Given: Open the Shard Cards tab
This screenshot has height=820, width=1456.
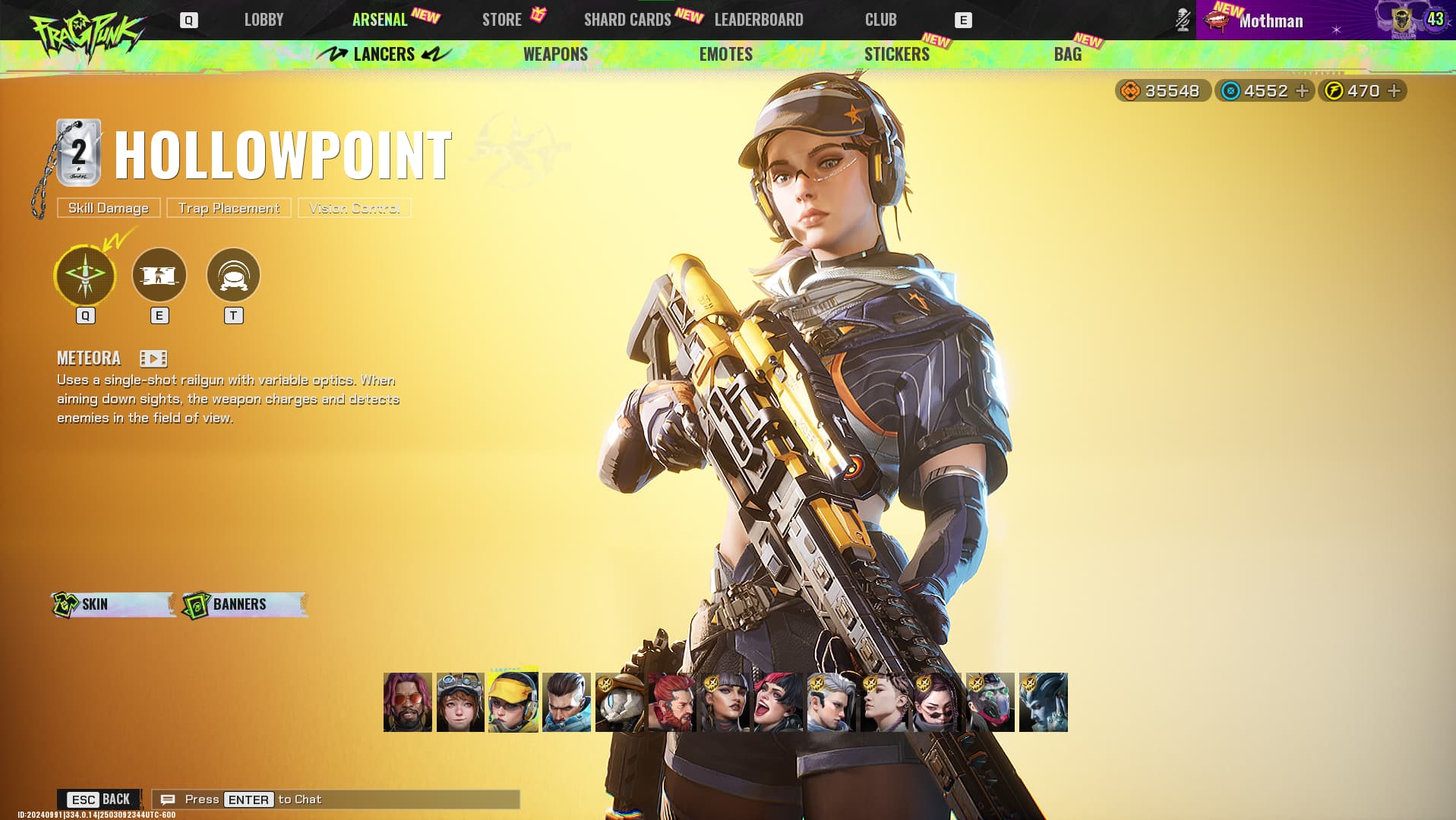Looking at the screenshot, I should click(627, 20).
